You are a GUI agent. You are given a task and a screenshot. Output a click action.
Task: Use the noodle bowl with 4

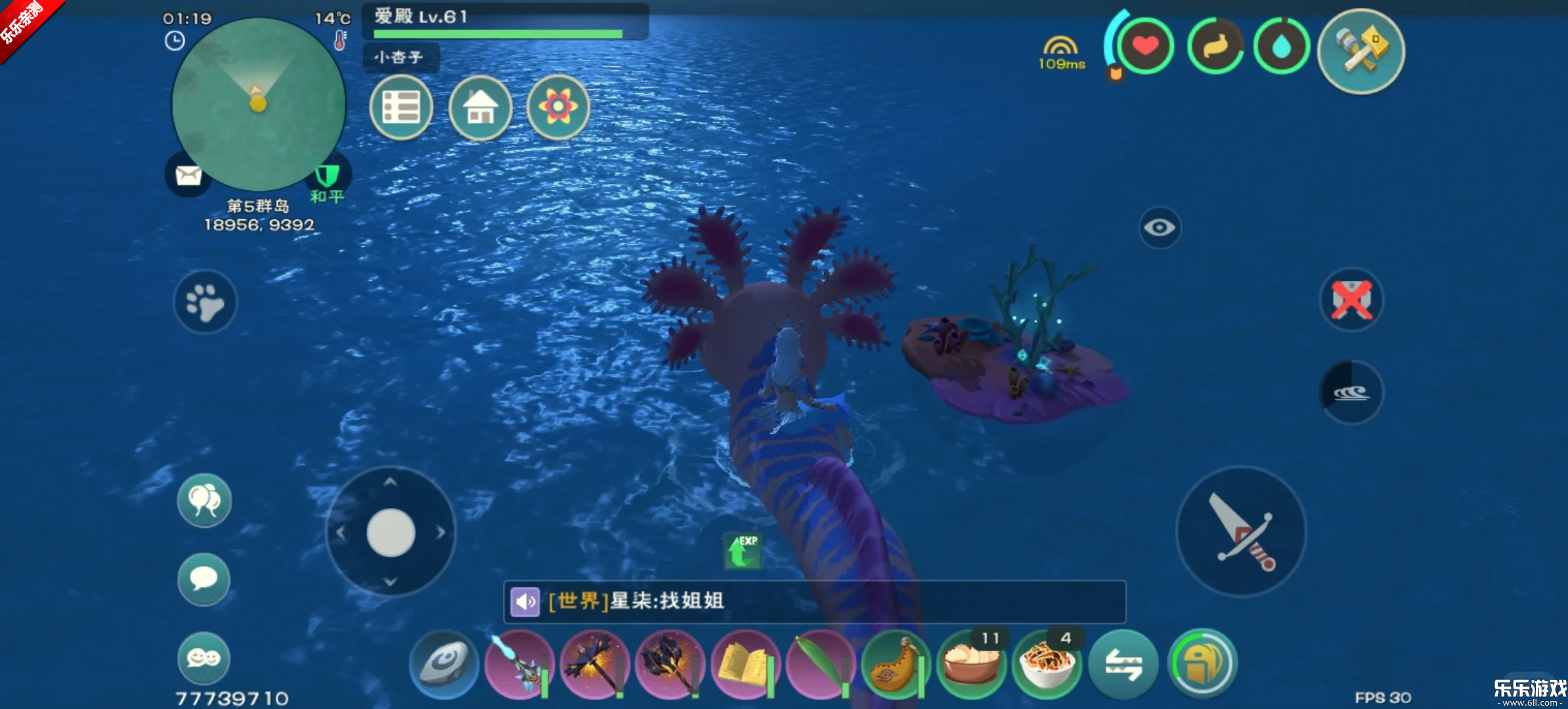pos(1047,664)
